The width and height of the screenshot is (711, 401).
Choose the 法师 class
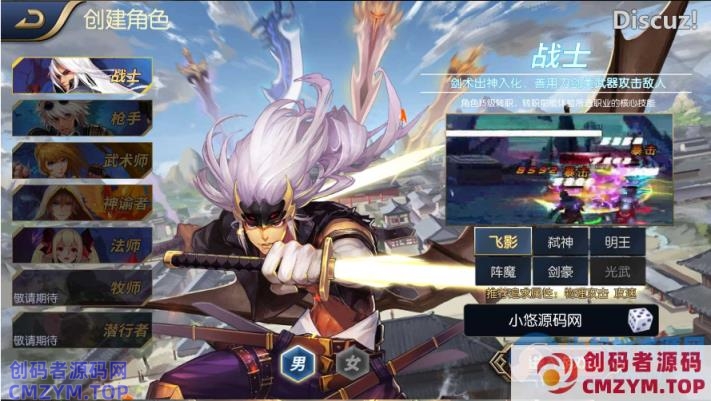point(82,245)
